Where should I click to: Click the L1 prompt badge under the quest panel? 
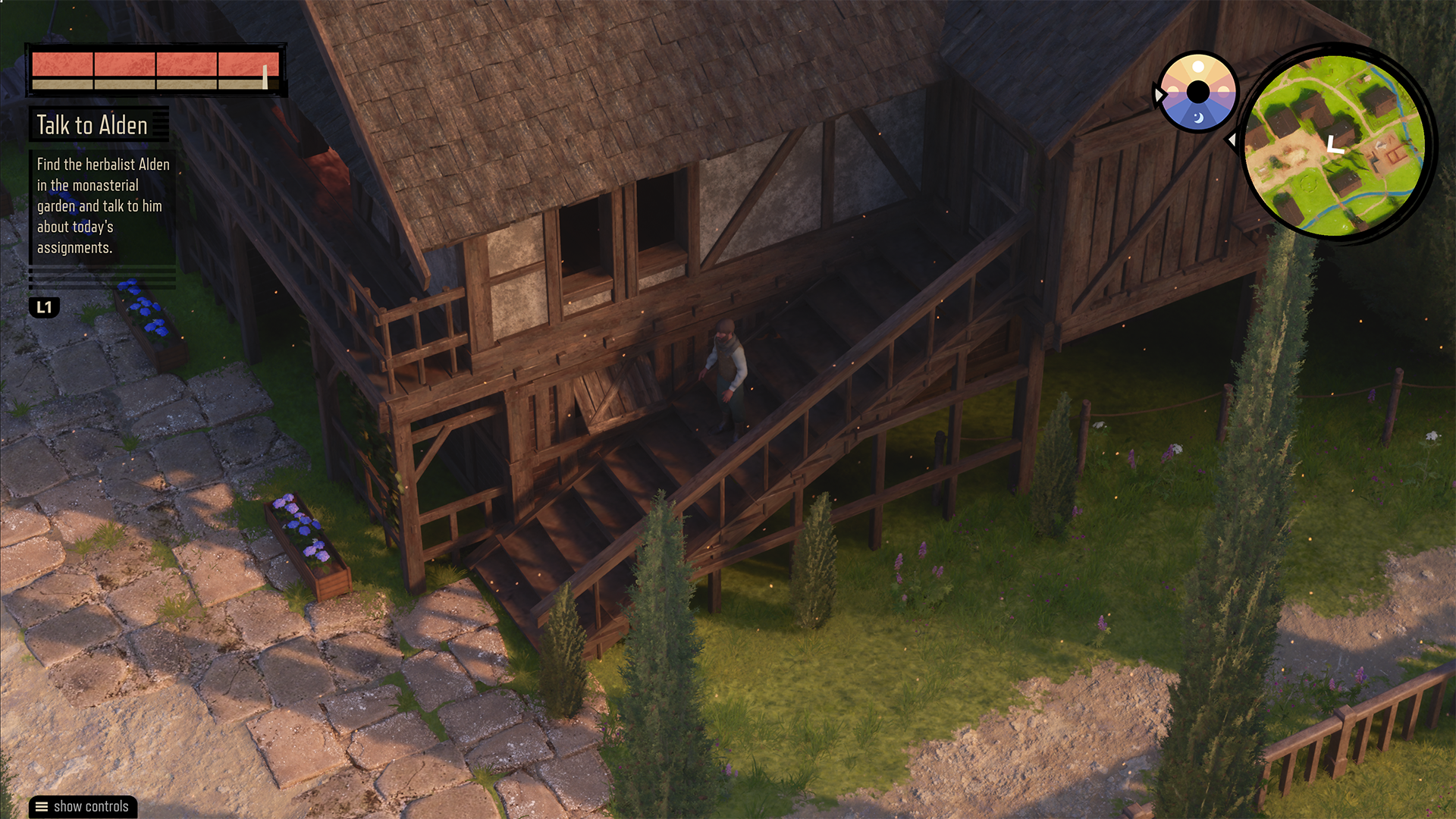click(x=44, y=308)
